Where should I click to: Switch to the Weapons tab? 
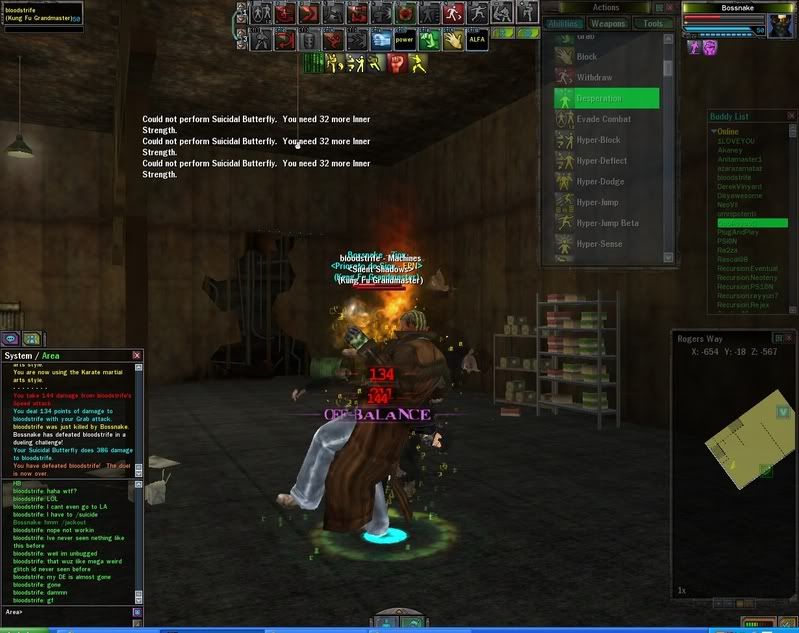click(x=608, y=24)
